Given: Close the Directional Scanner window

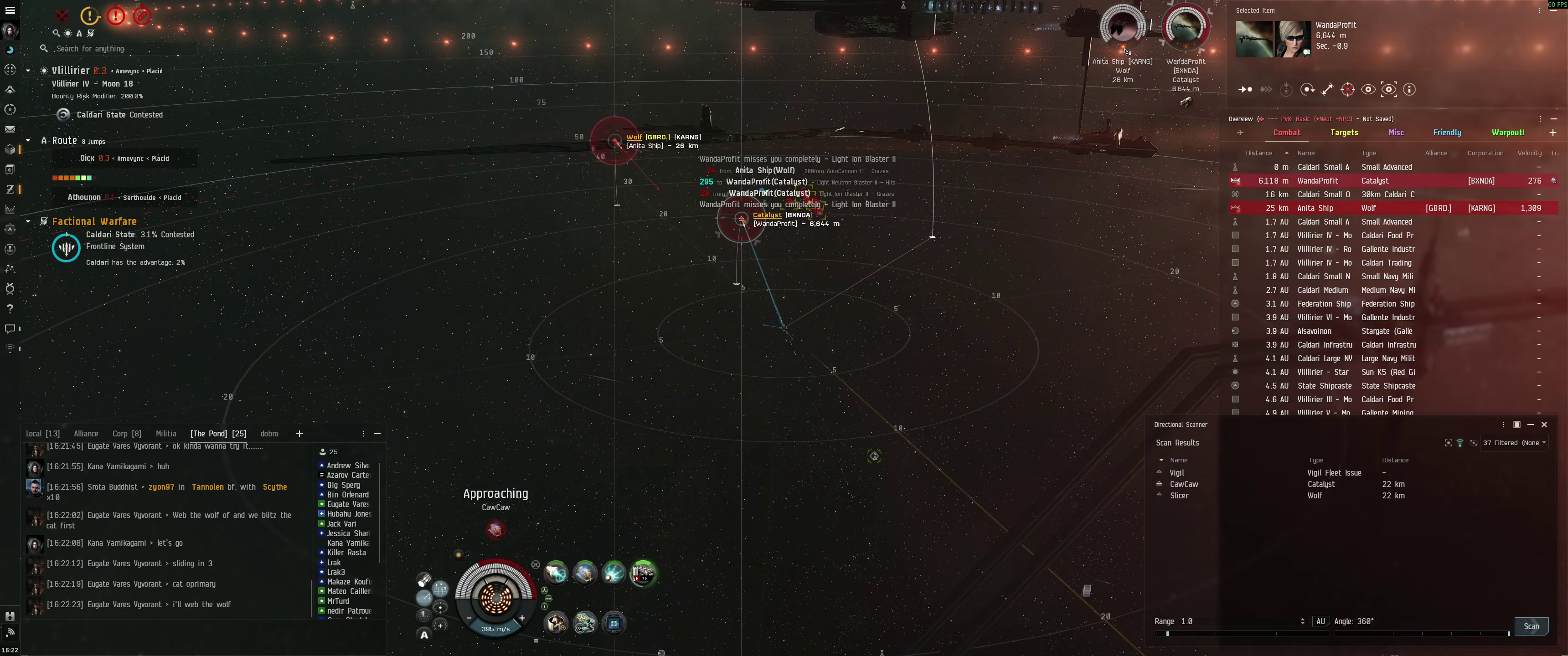Looking at the screenshot, I should pyautogui.click(x=1544, y=425).
